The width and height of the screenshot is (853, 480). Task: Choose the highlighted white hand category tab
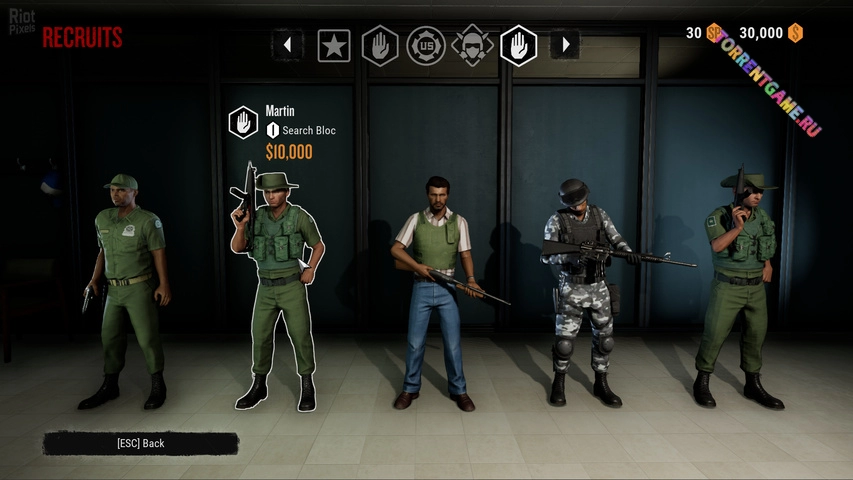pos(518,45)
